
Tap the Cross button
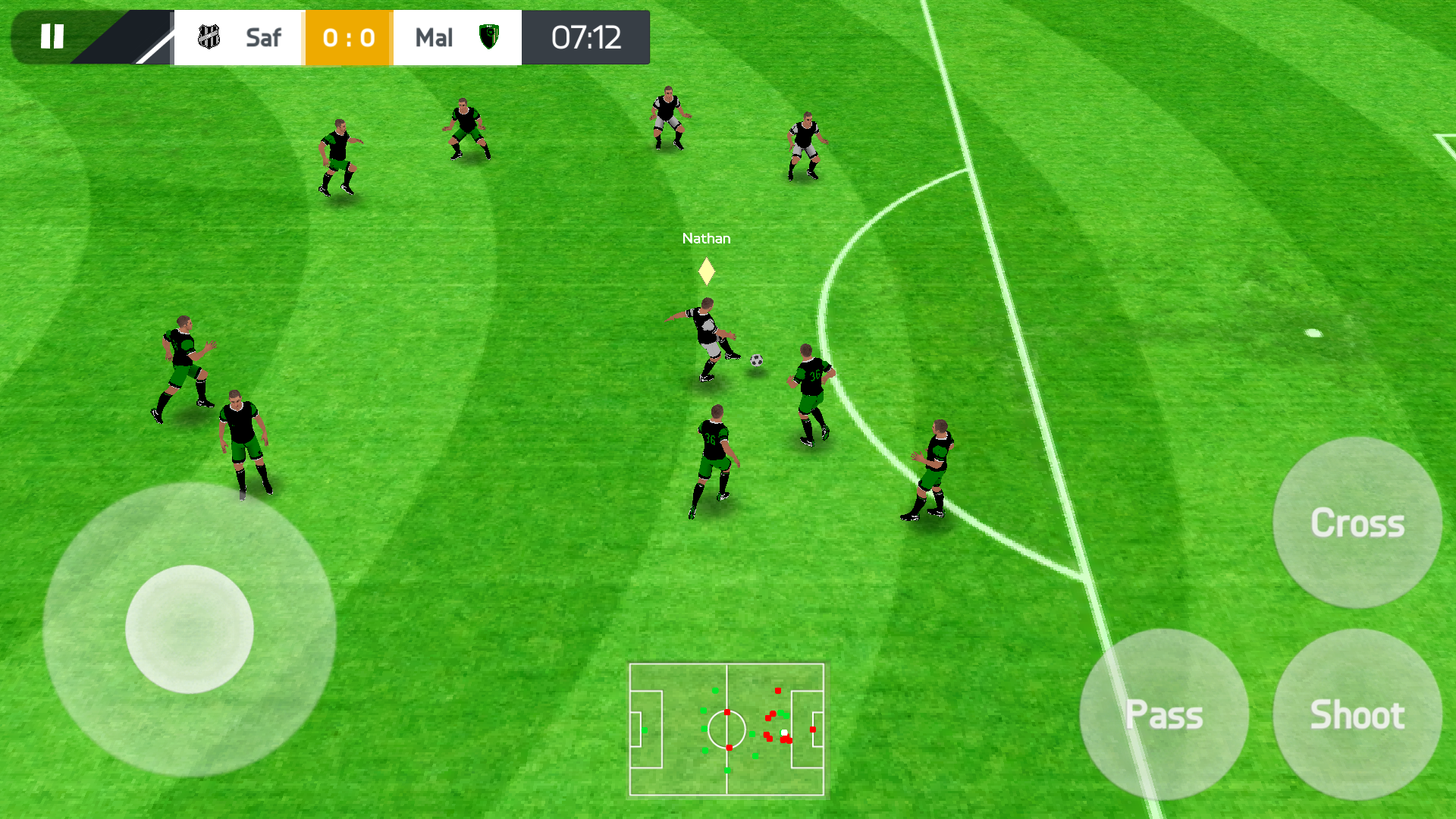click(x=1357, y=522)
